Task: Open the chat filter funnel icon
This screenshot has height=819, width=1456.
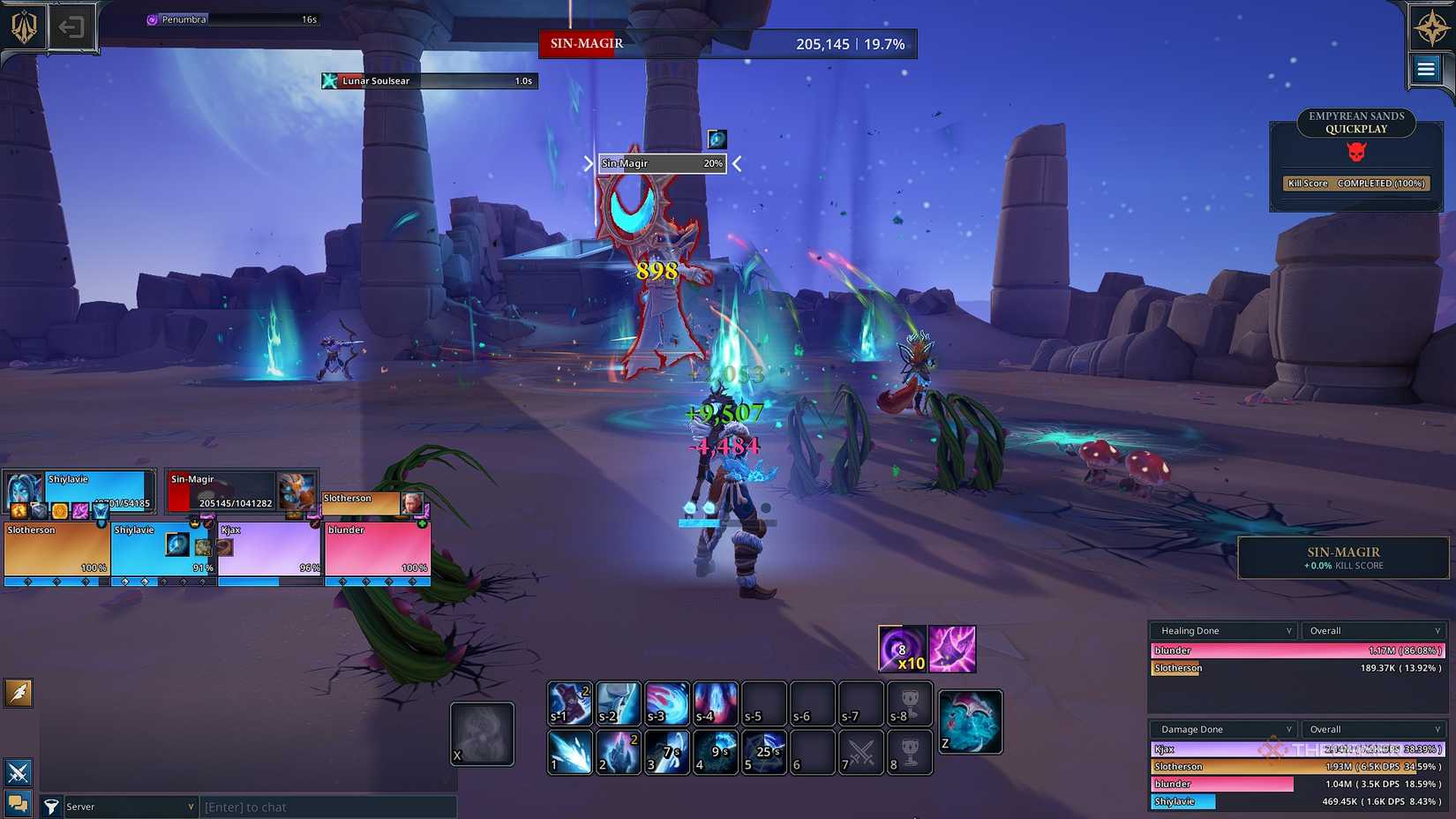Action: tap(52, 806)
